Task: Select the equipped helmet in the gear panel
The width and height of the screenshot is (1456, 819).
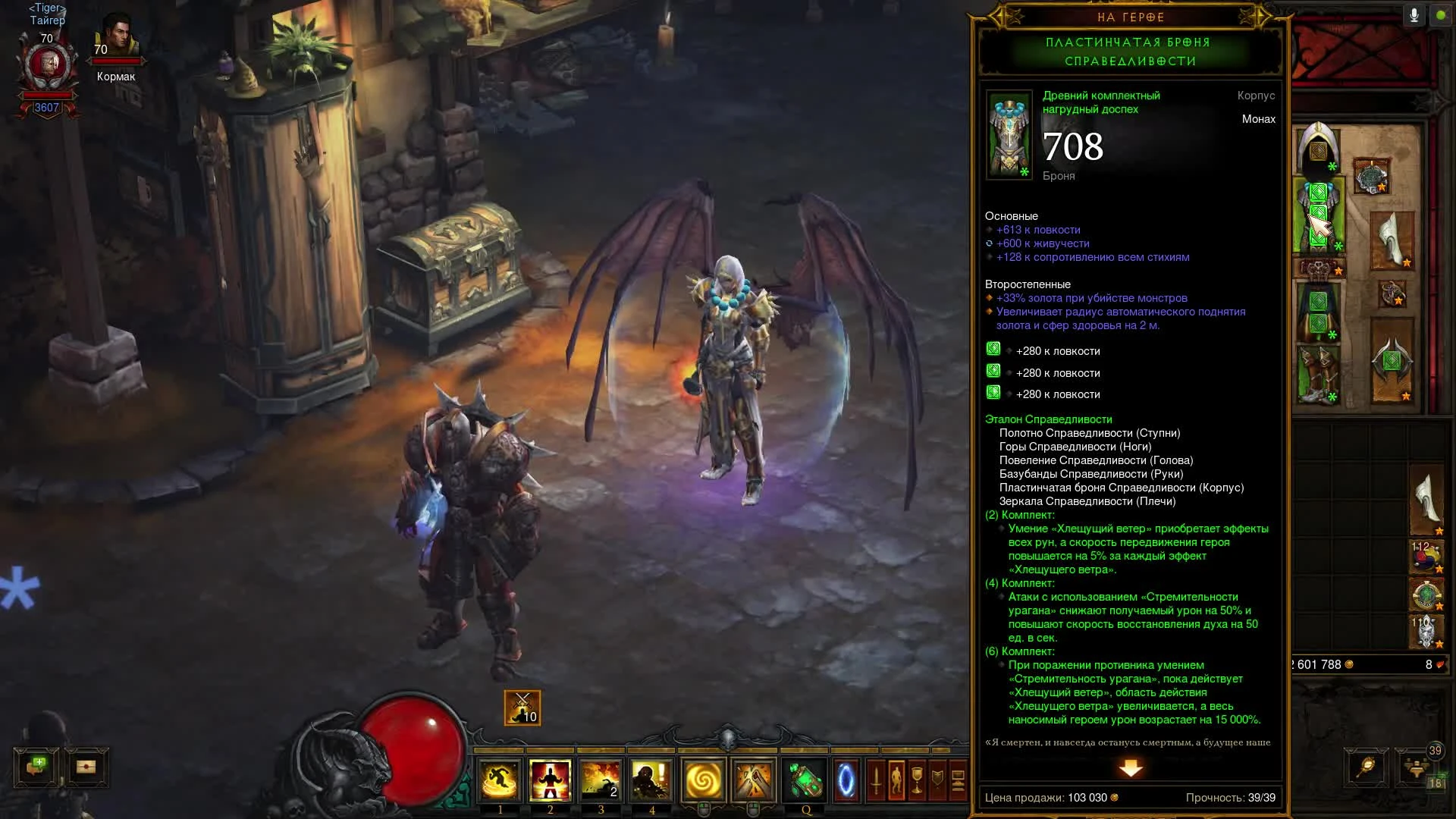Action: pos(1317,147)
